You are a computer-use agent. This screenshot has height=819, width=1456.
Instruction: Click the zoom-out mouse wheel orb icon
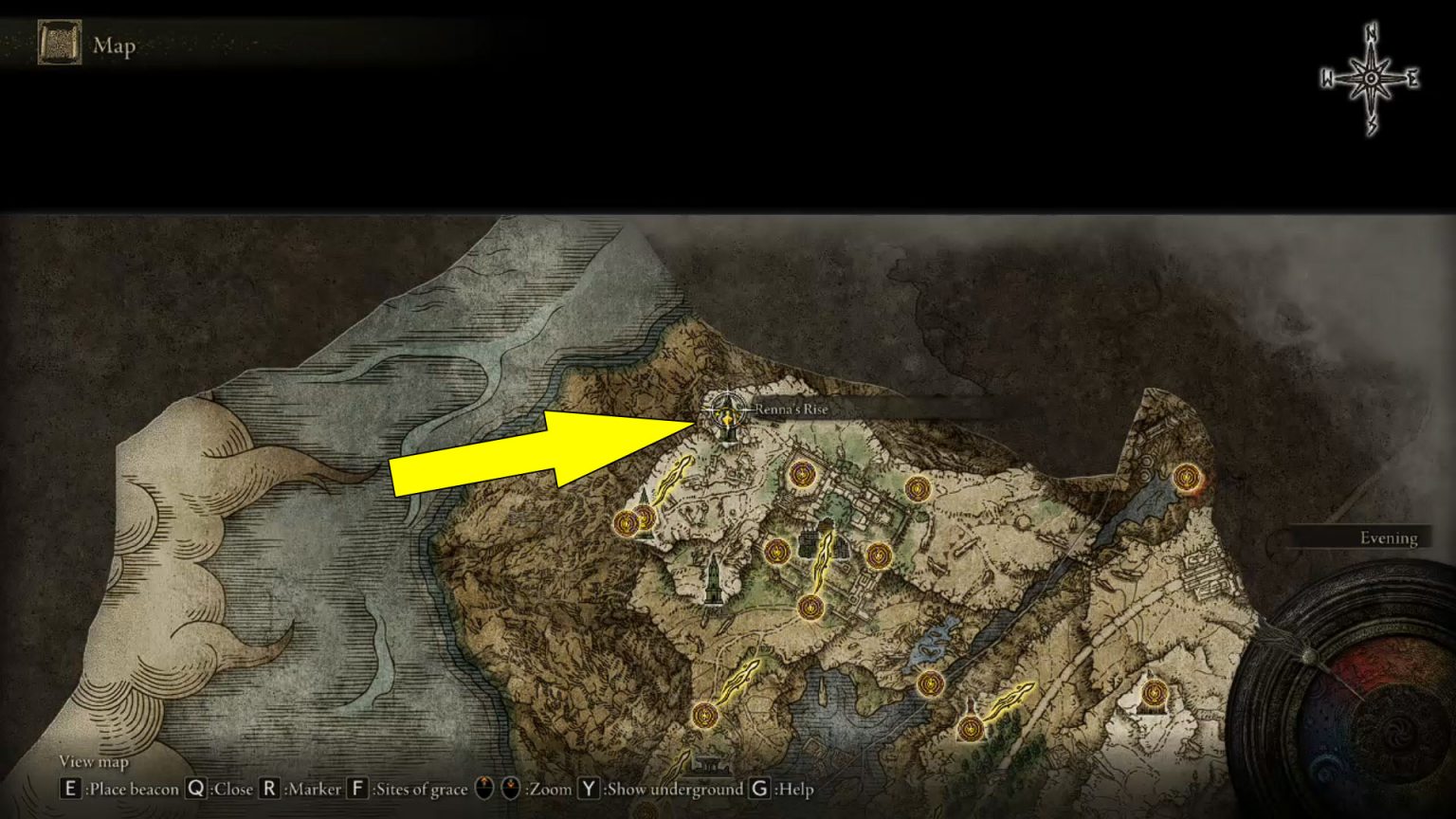(512, 789)
